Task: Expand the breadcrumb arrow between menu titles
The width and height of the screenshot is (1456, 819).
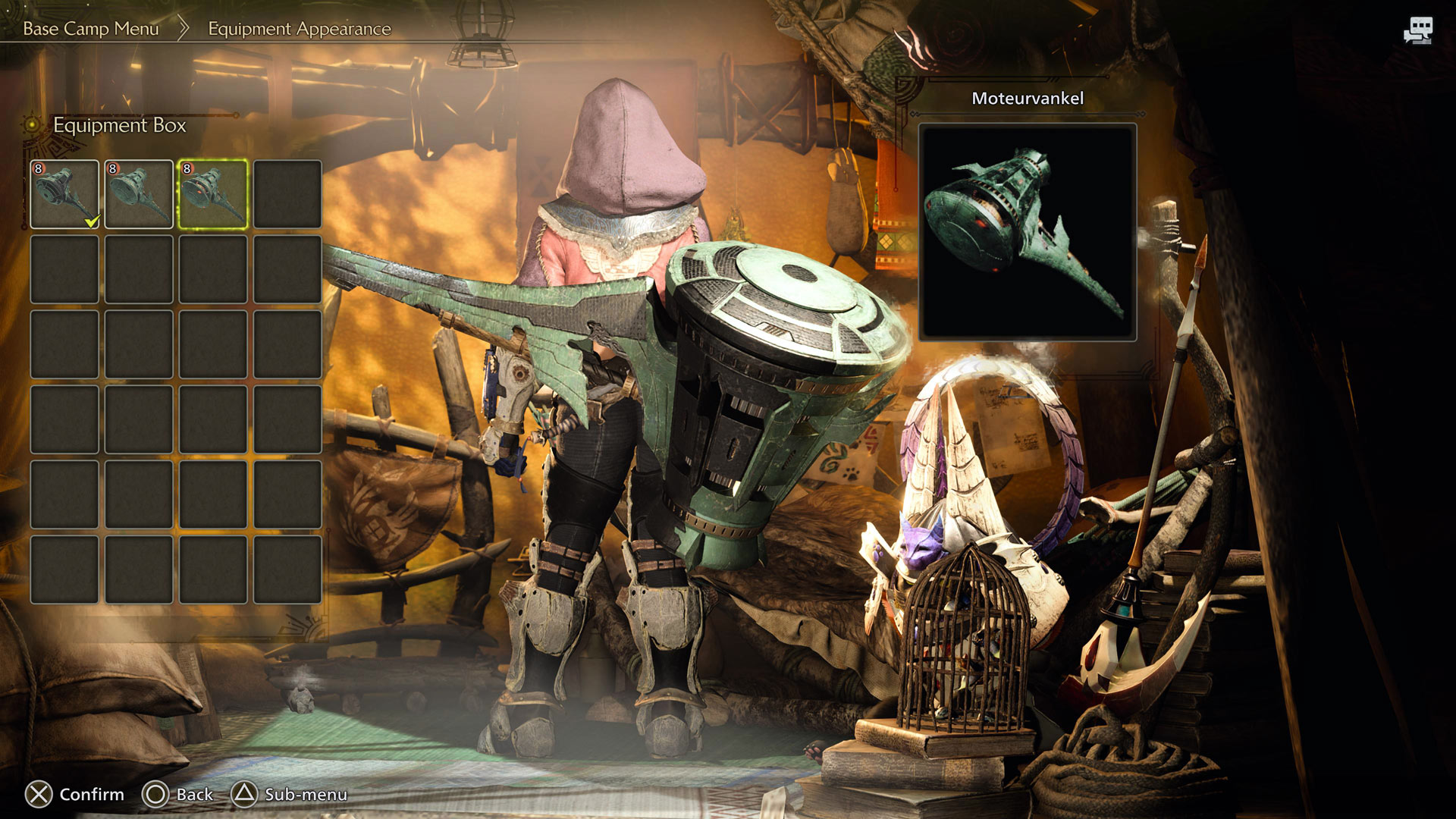Action: pos(184,29)
